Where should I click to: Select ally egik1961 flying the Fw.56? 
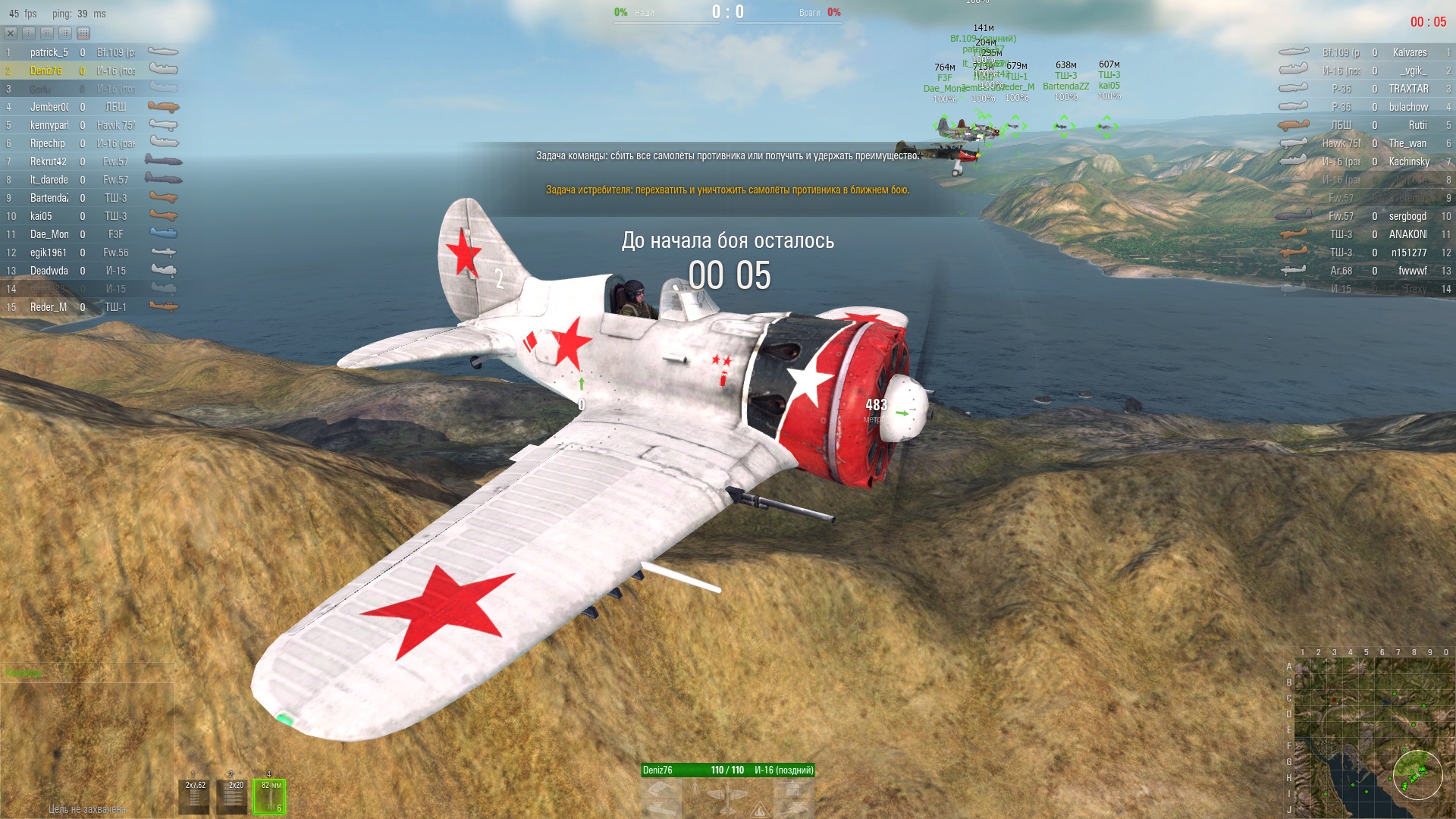pos(49,253)
